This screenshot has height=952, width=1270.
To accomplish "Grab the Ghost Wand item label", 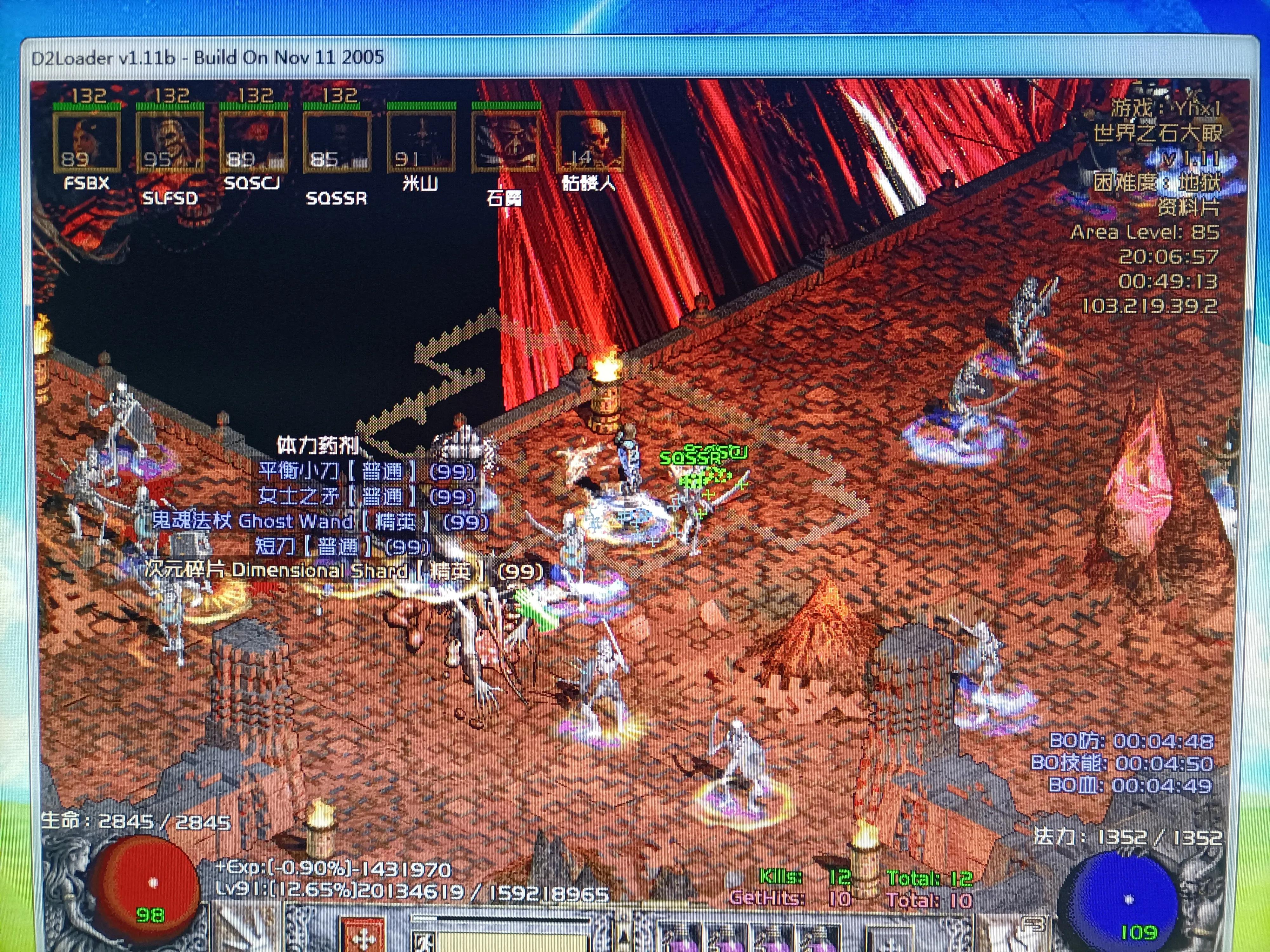I will pos(320,521).
